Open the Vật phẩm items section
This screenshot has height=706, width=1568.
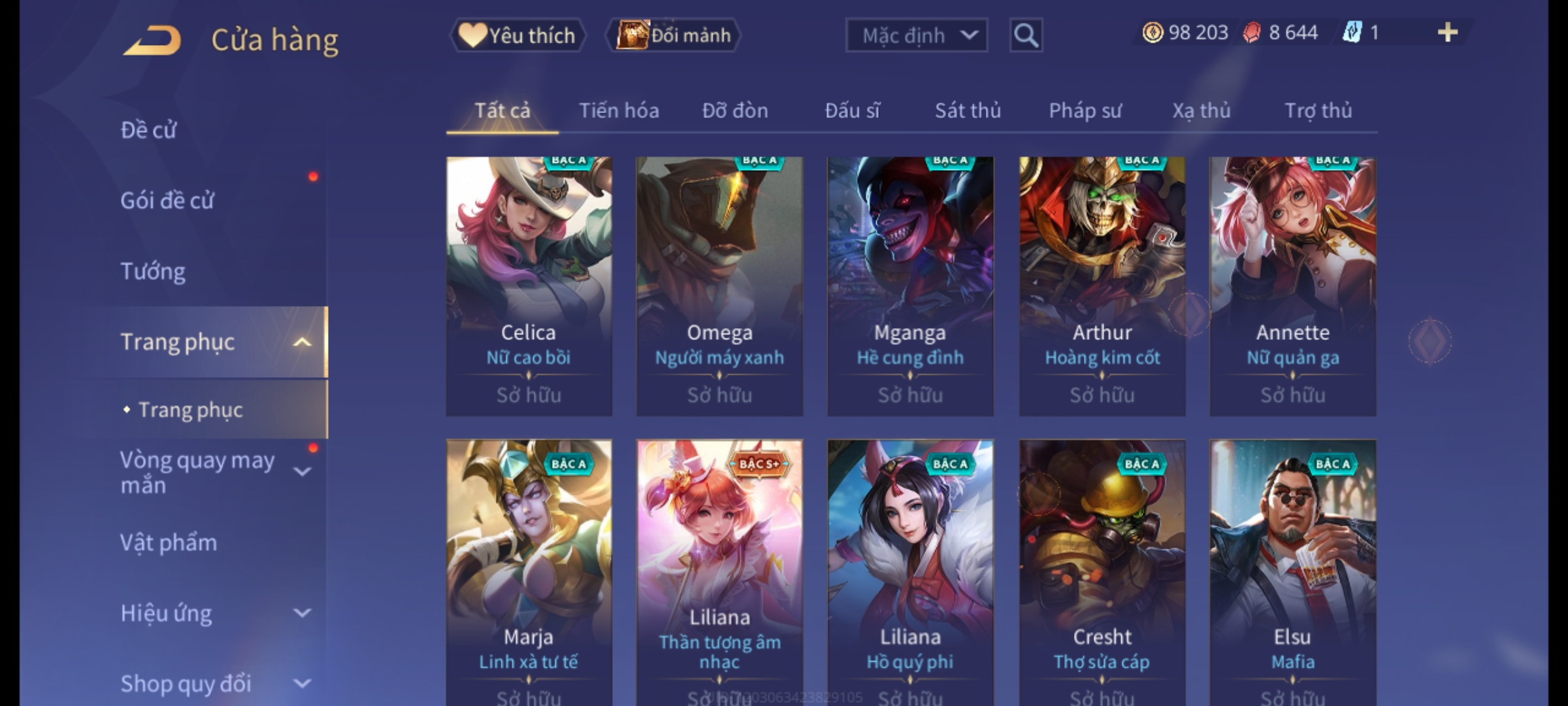169,543
